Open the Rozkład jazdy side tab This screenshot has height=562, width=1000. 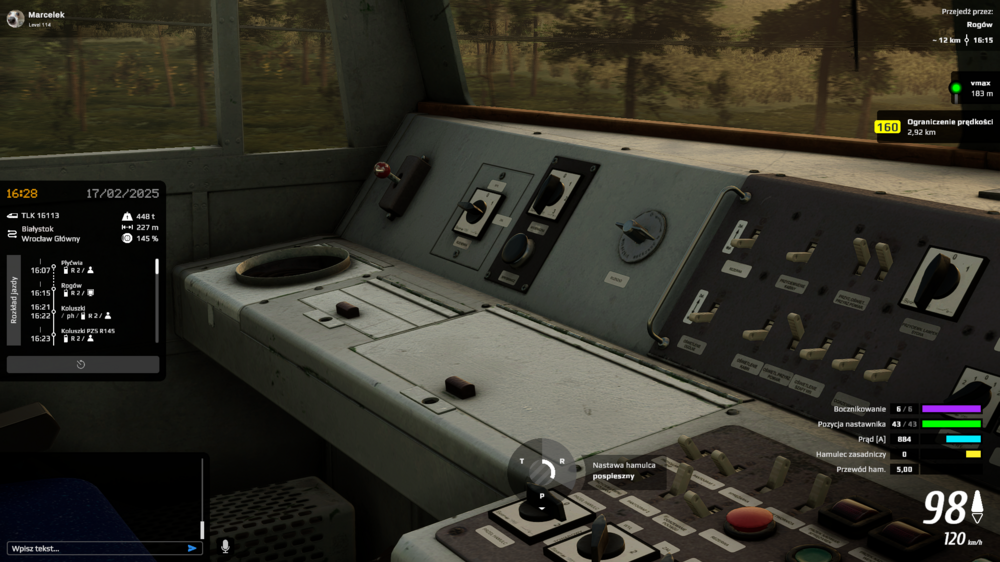click(x=13, y=299)
